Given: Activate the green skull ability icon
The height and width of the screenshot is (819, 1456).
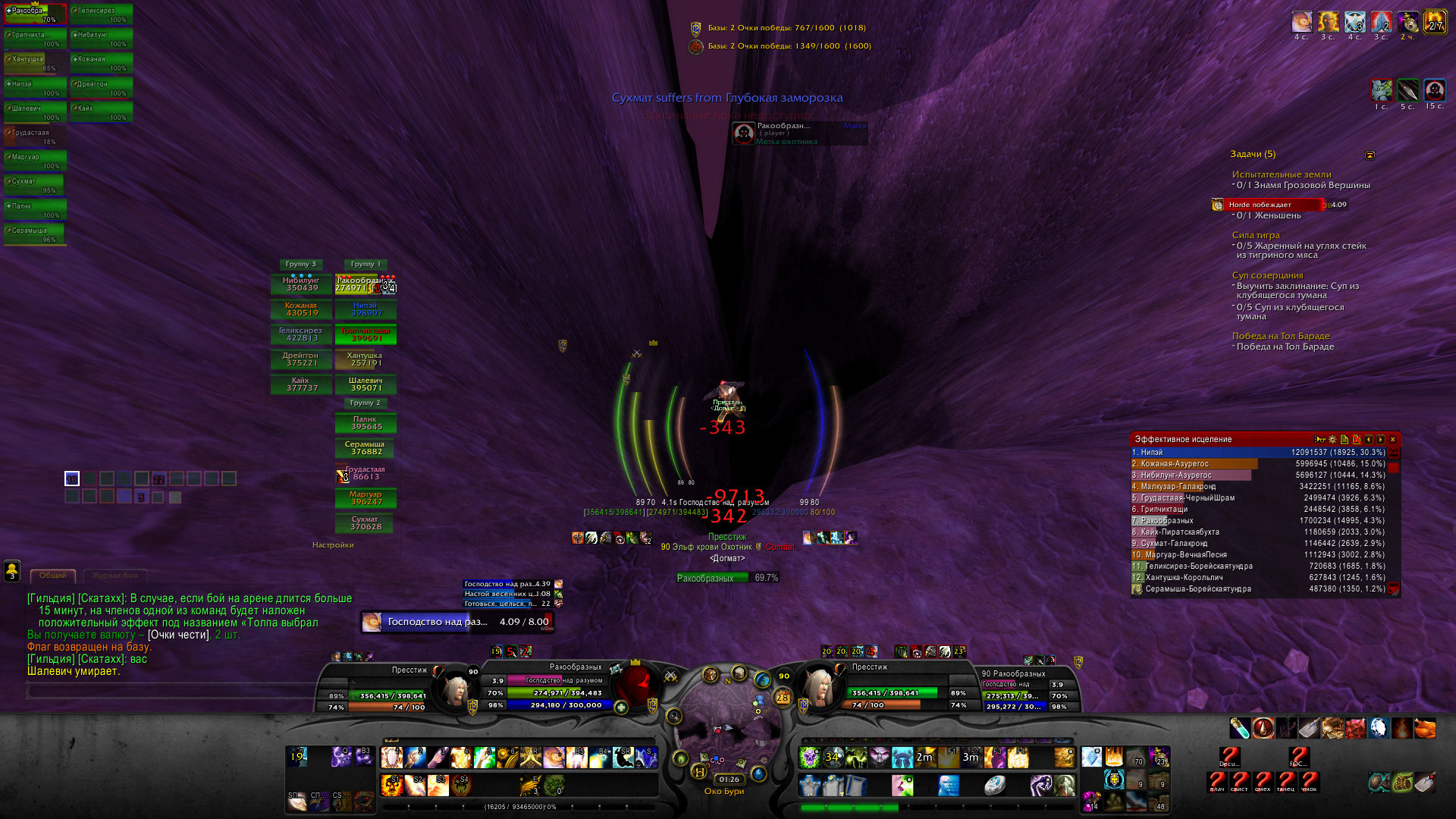Looking at the screenshot, I should [810, 757].
